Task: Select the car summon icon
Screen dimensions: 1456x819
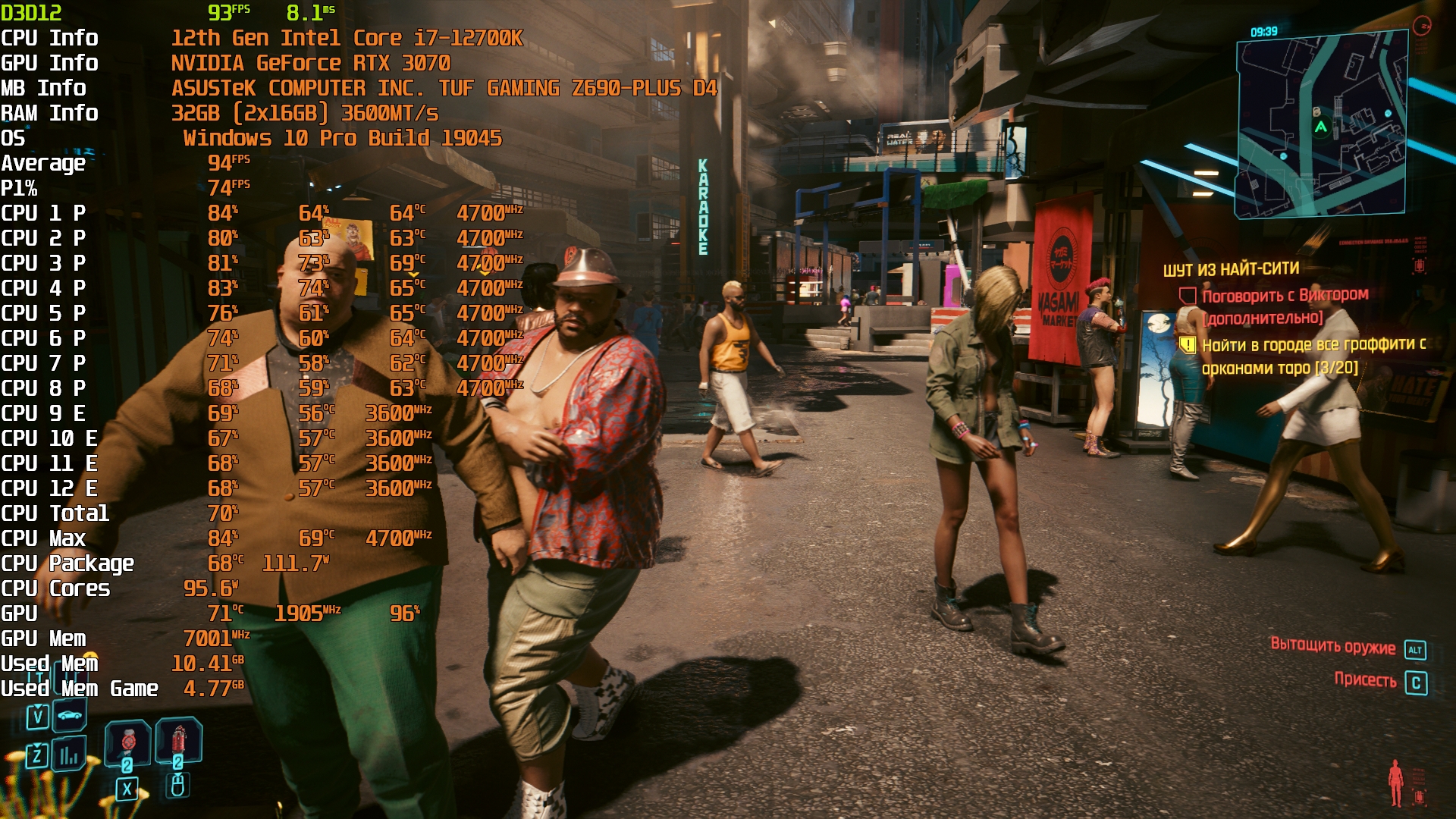Action: [x=69, y=714]
